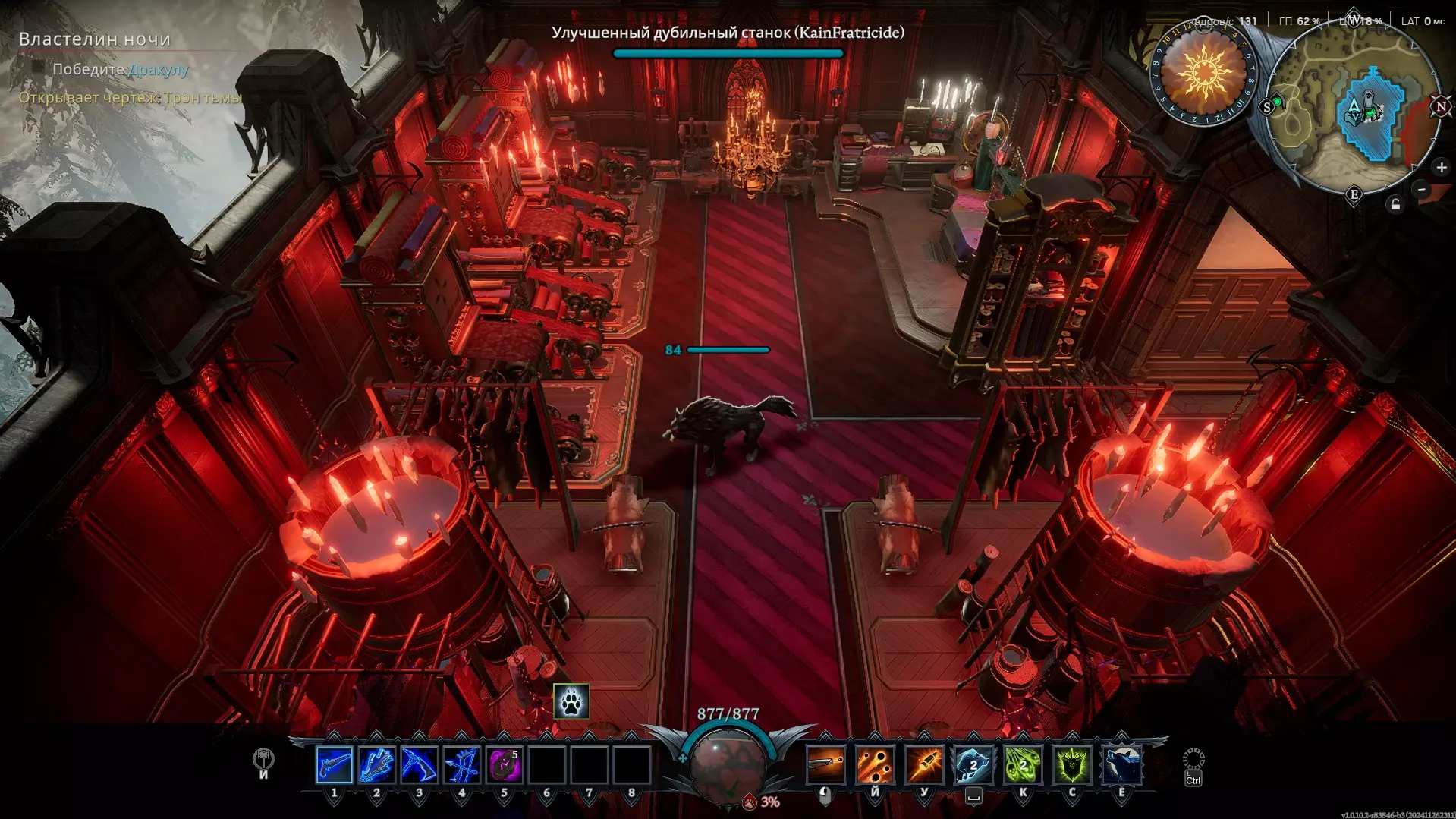Image resolution: width=1456 pixels, height=819 pixels.
Task: Open the build menu hammer icon
Action: pos(263,759)
